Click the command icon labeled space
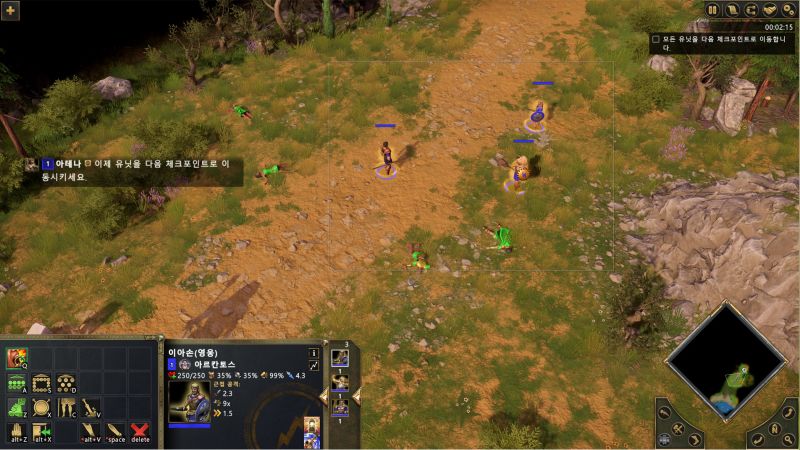The image size is (800, 450). point(116,432)
